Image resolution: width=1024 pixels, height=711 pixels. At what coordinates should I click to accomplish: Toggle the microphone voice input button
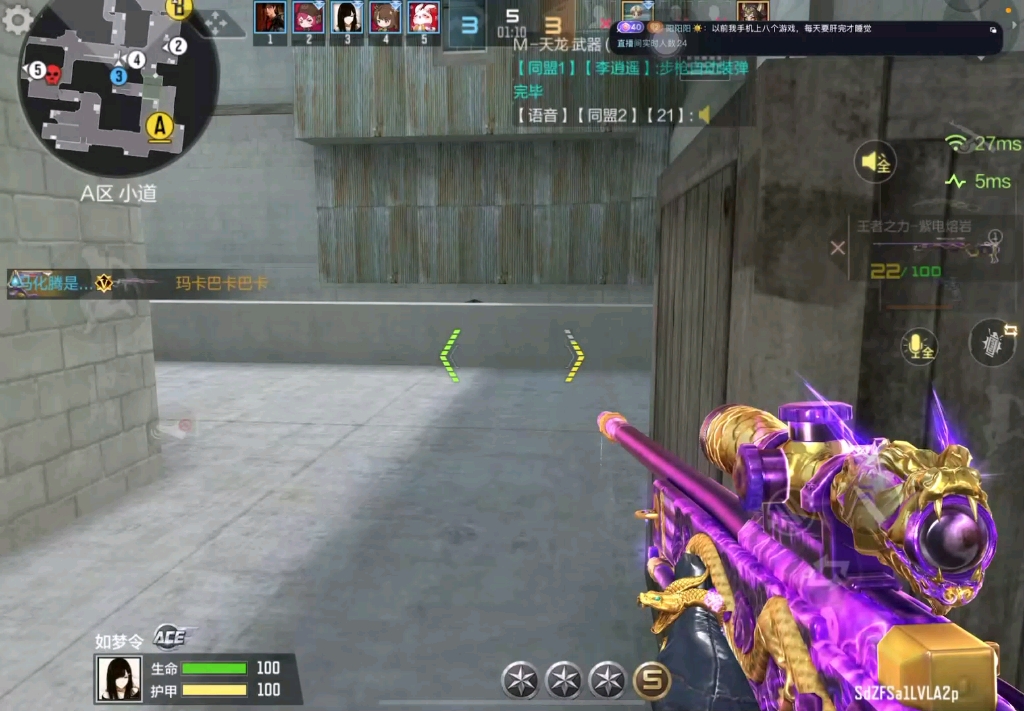point(918,347)
